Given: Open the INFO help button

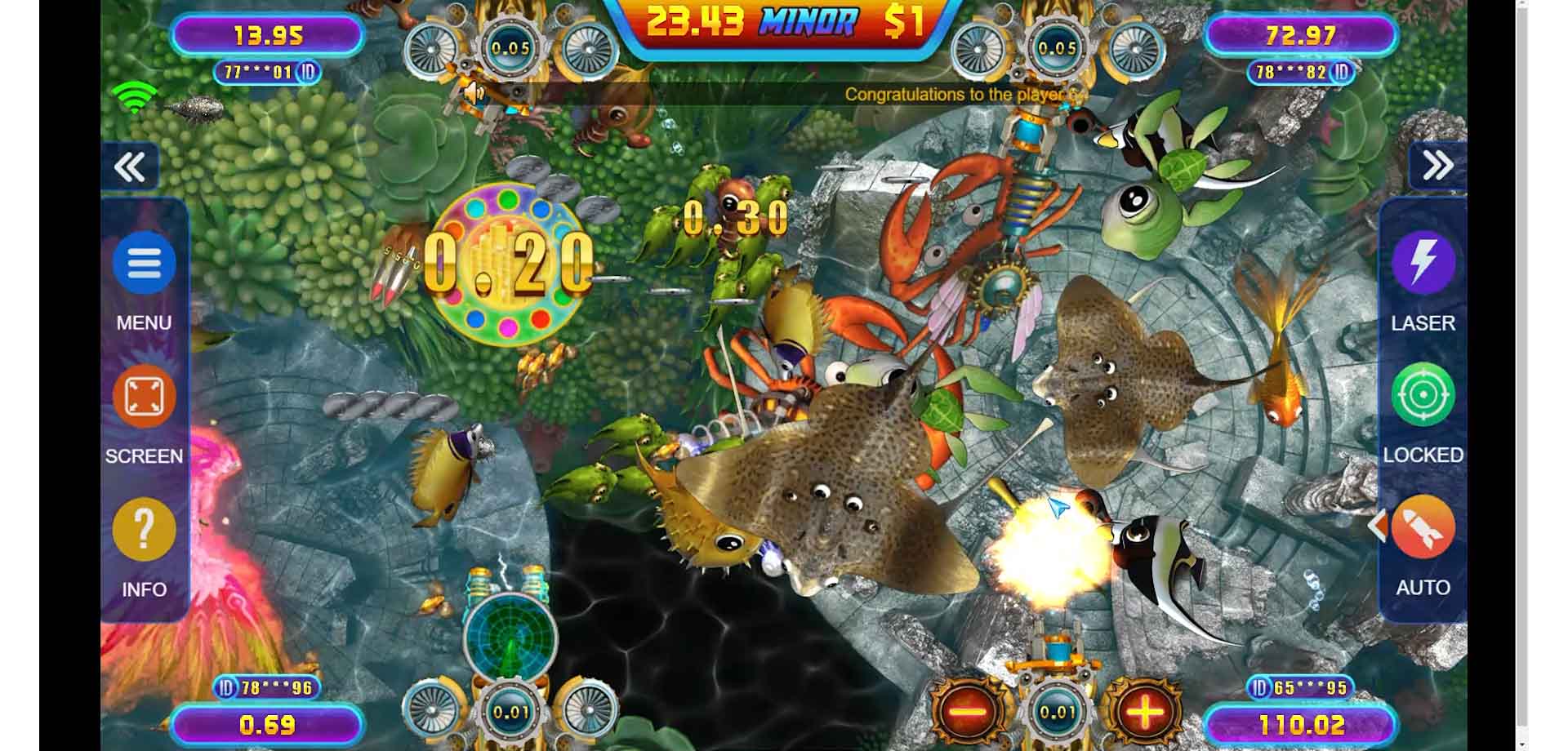Looking at the screenshot, I should (144, 531).
